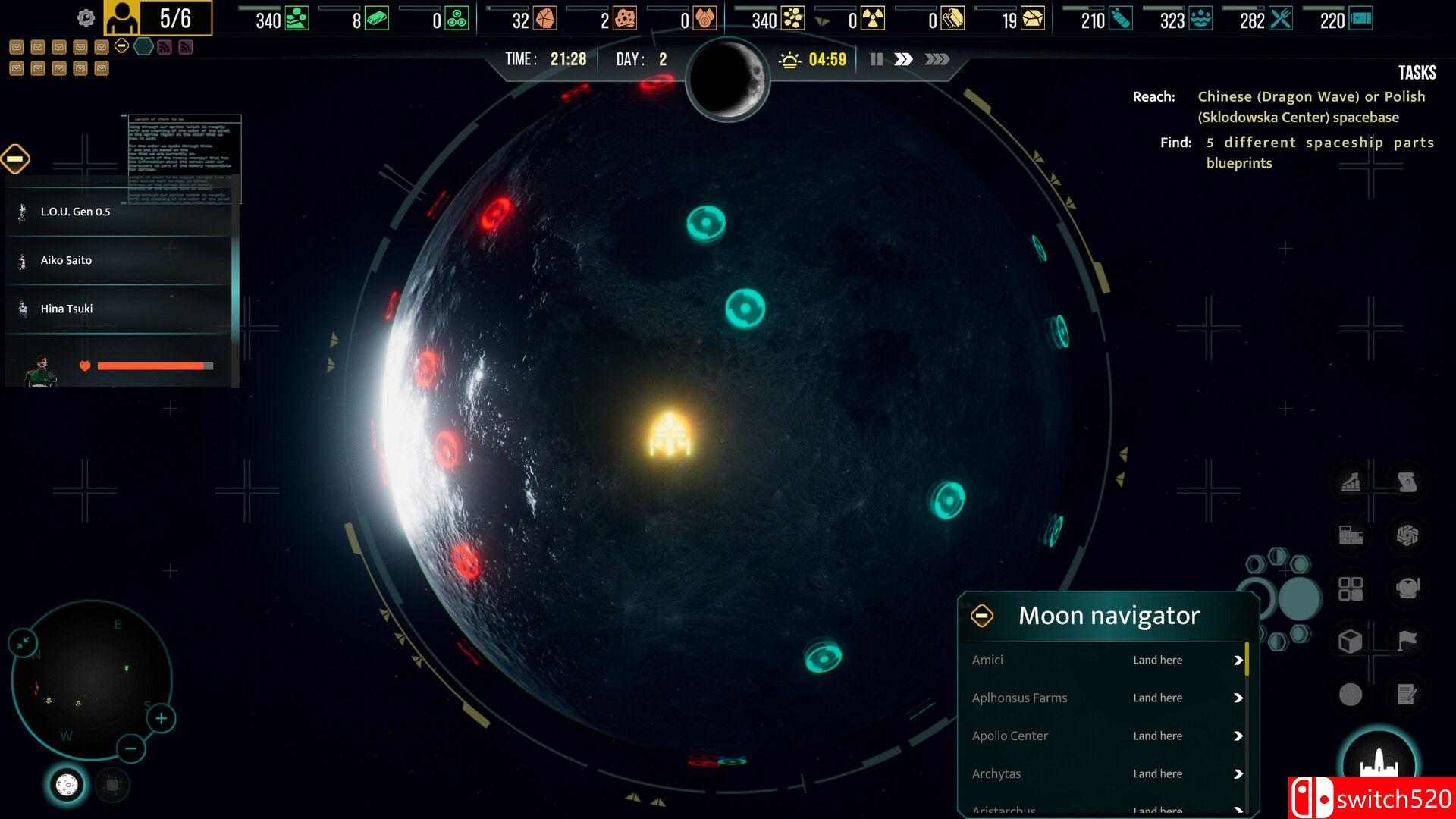Screen dimensions: 1456x819
Task: Expand Apollo Center entry arrow
Action: (1237, 736)
